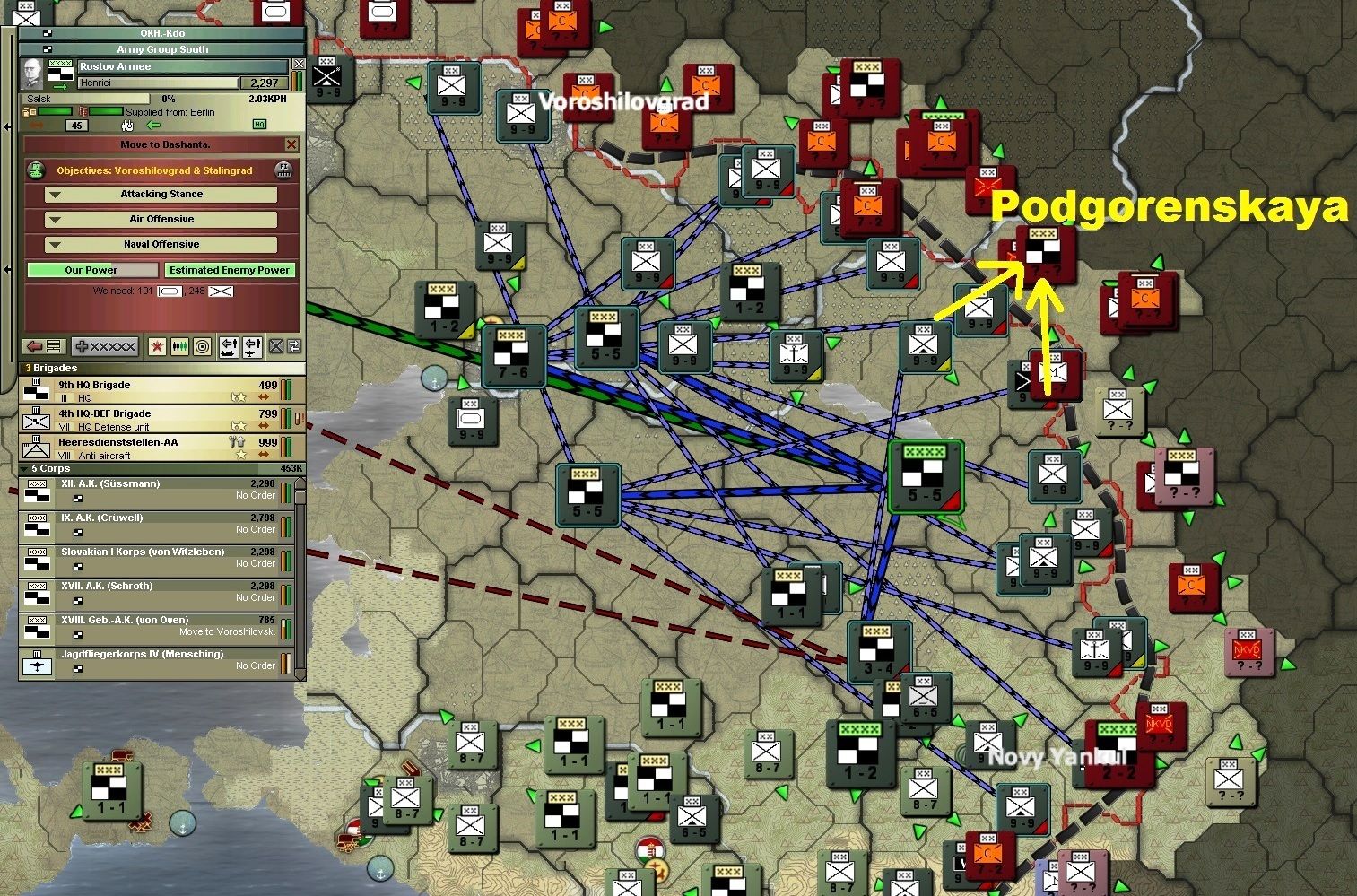1357x896 pixels.
Task: Enable the Naval Offensive stance
Action: (x=161, y=244)
